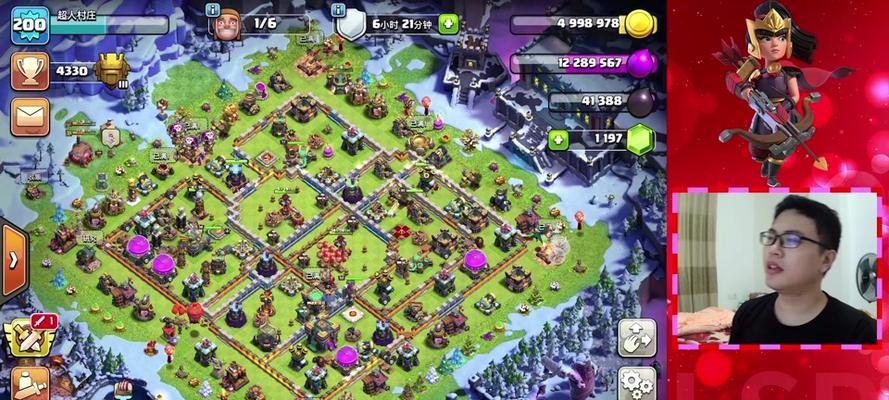Open the button below the crossed swords
Image resolution: width=889 pixels, height=400 pixels.
30,384
